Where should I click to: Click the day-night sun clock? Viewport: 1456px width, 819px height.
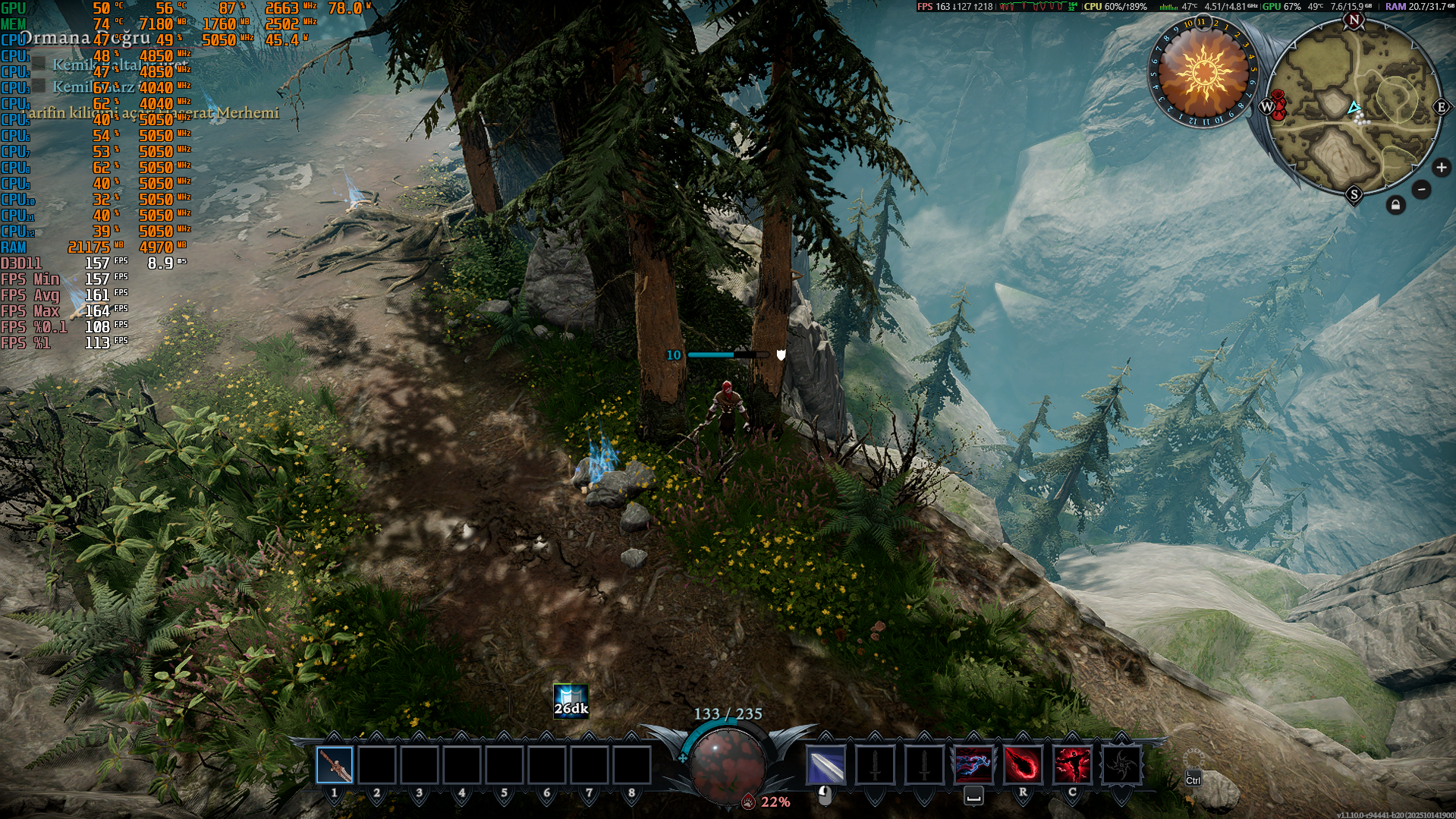pos(1203,73)
